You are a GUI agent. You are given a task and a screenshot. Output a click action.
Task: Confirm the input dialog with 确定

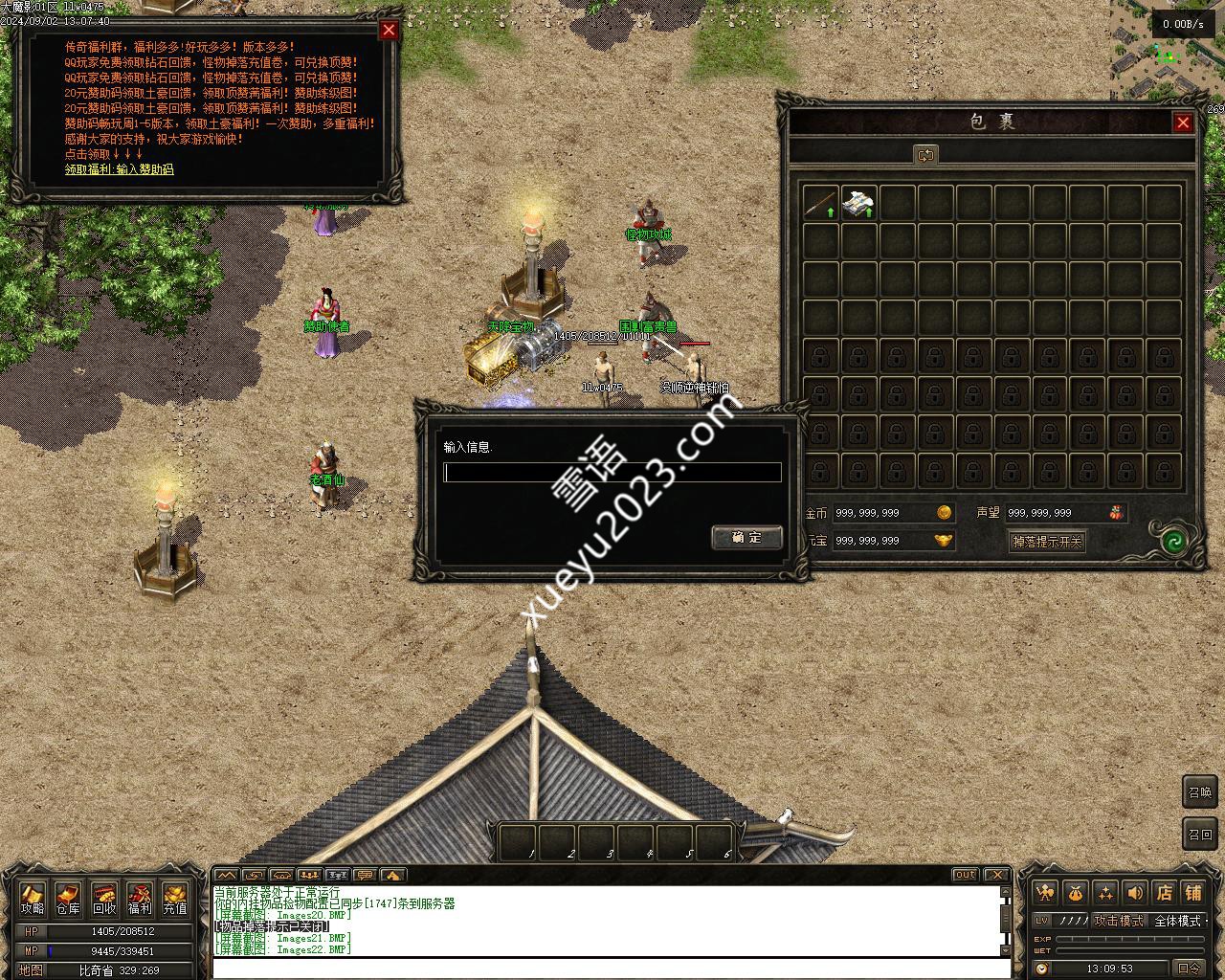[746, 537]
